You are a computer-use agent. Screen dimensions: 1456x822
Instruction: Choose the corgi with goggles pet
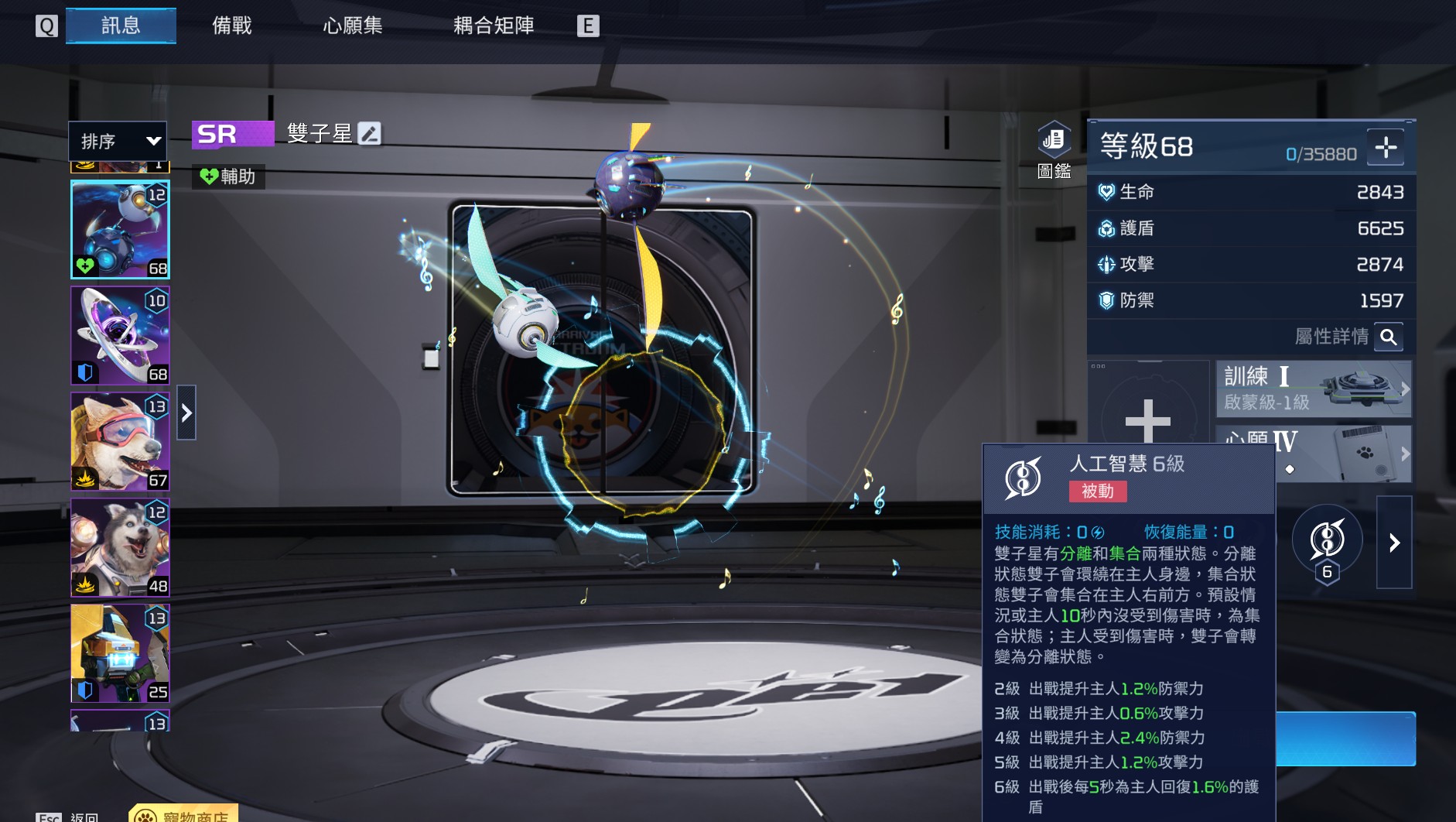point(120,441)
